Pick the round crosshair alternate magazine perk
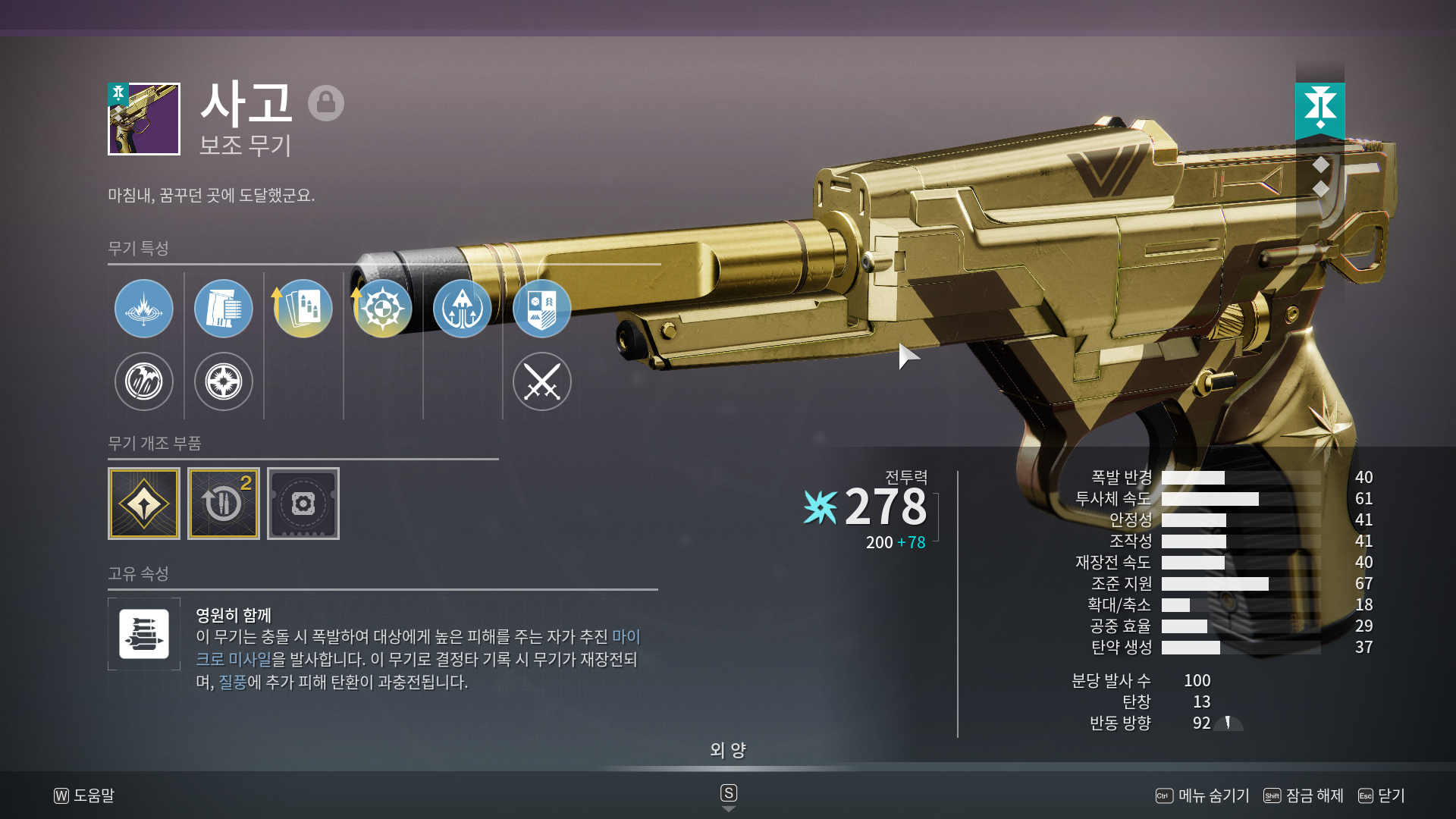The height and width of the screenshot is (819, 1456). [x=224, y=381]
